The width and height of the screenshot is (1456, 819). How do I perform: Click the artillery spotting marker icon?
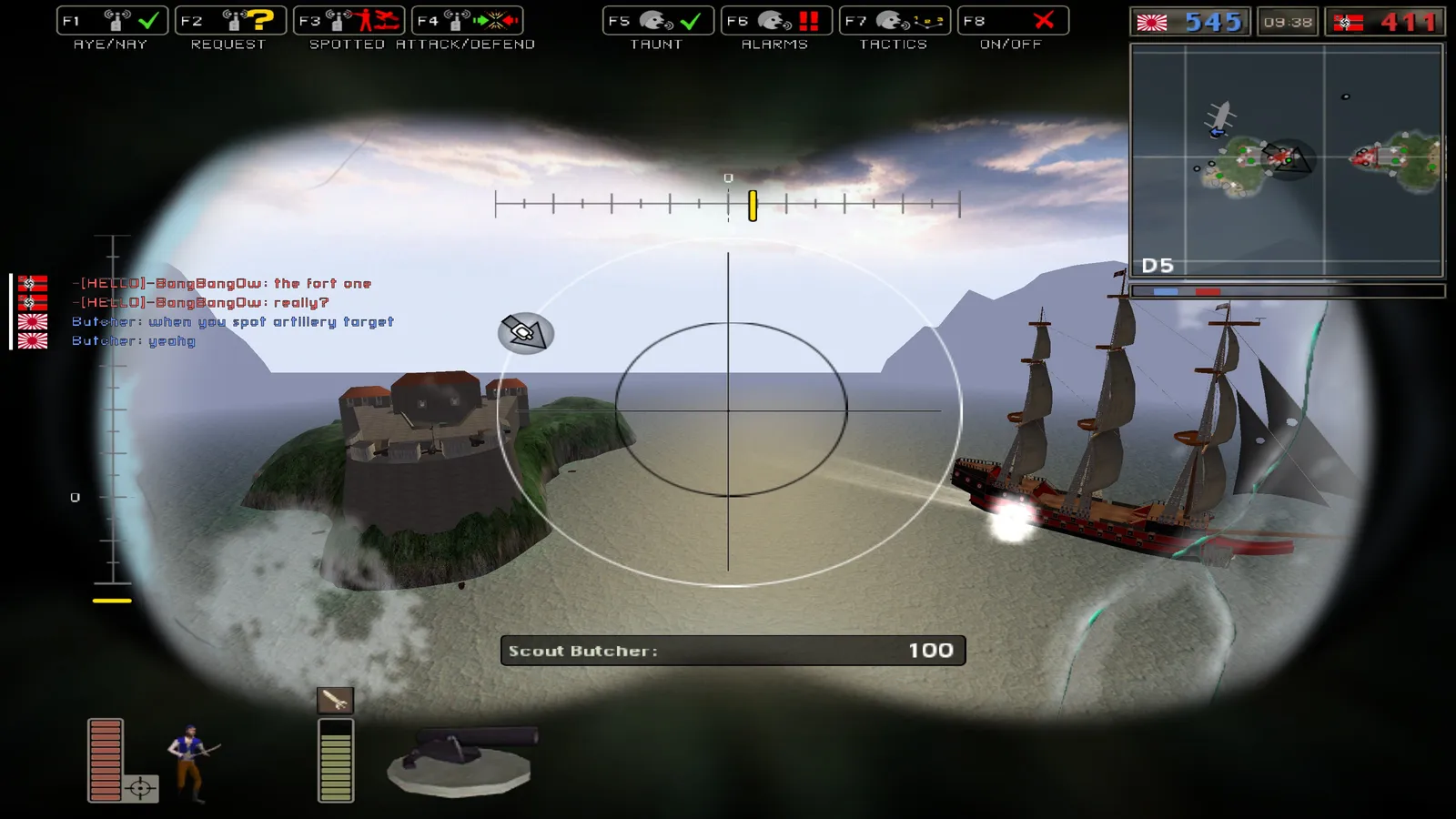click(x=525, y=333)
